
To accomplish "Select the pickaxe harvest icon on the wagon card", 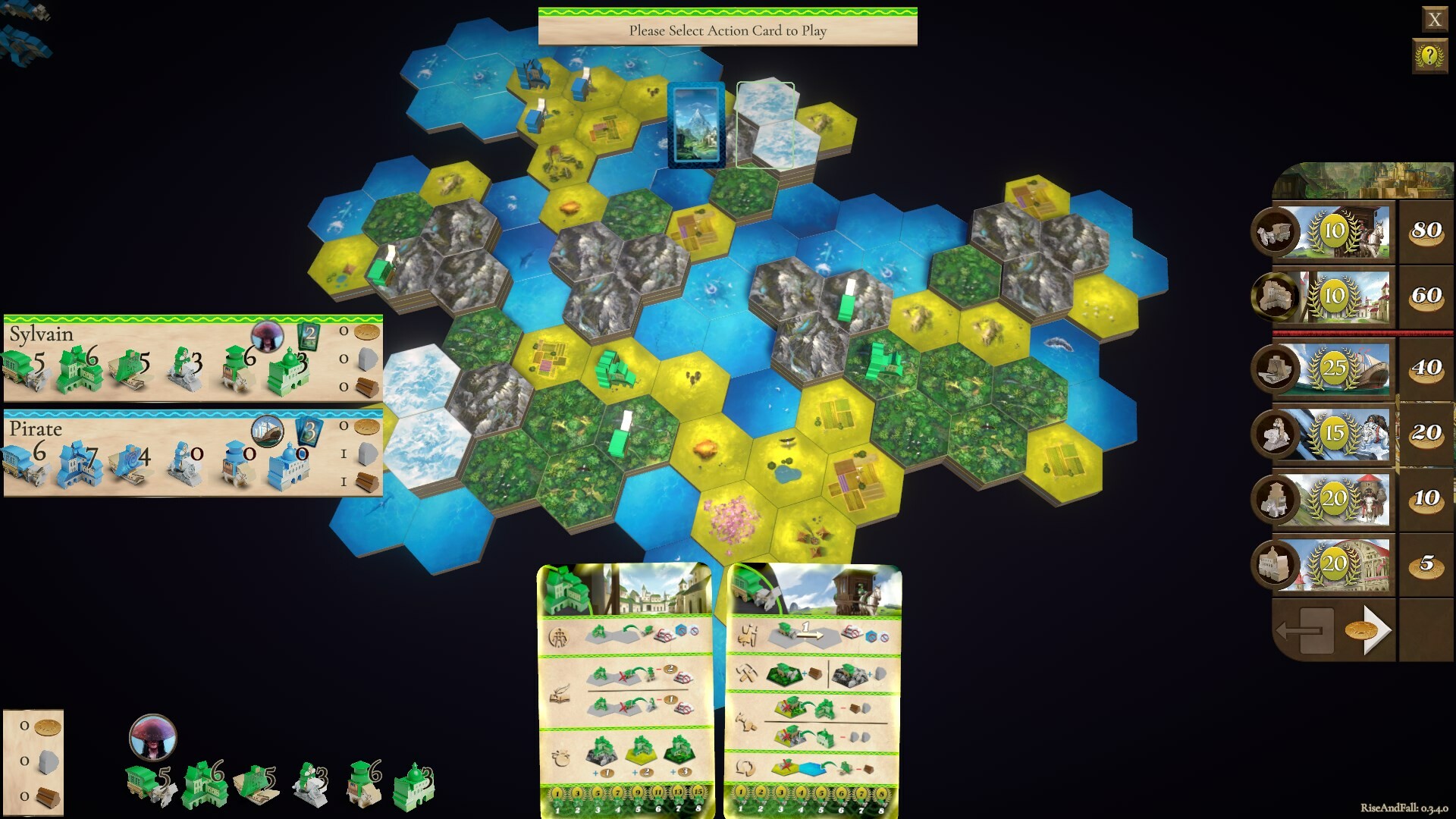I will coord(748,672).
